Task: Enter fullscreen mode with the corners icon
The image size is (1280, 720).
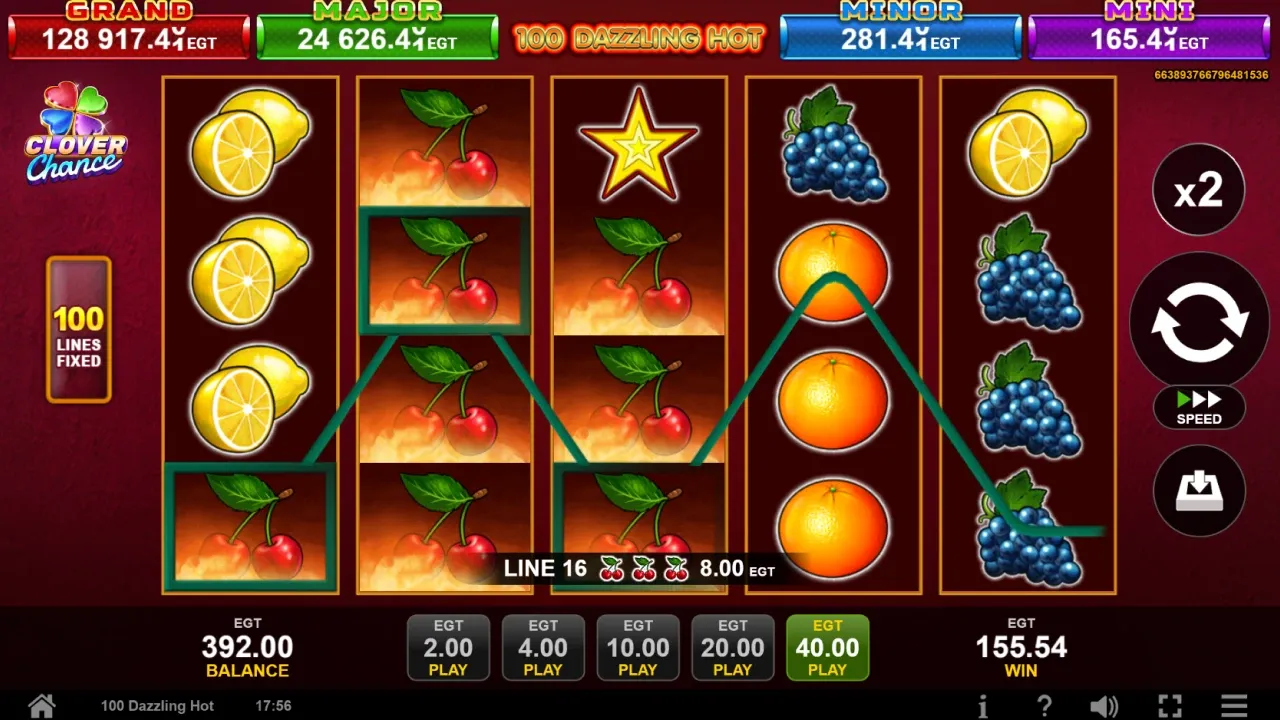Action: 1169,706
